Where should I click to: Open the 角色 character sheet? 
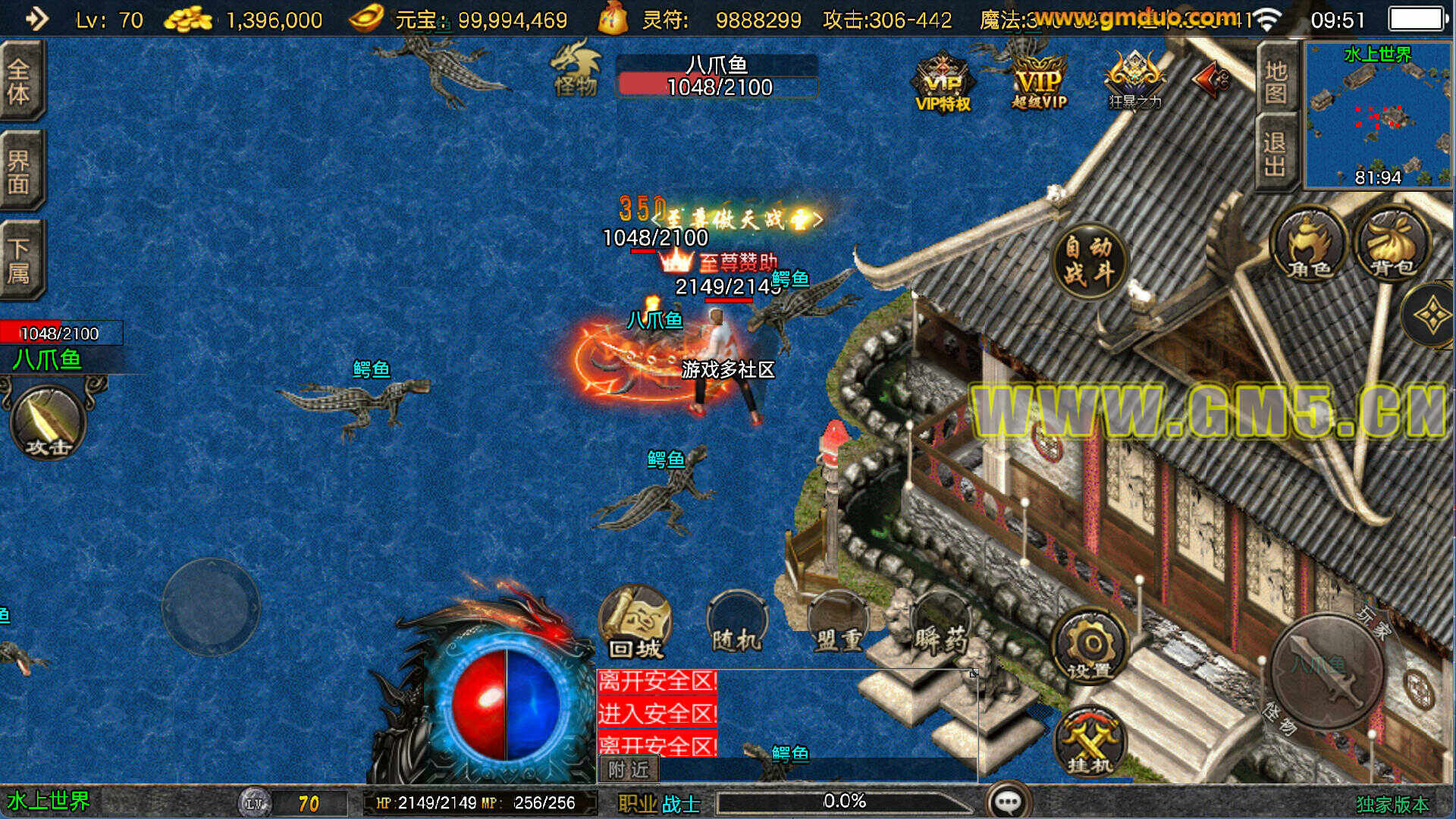click(1308, 244)
